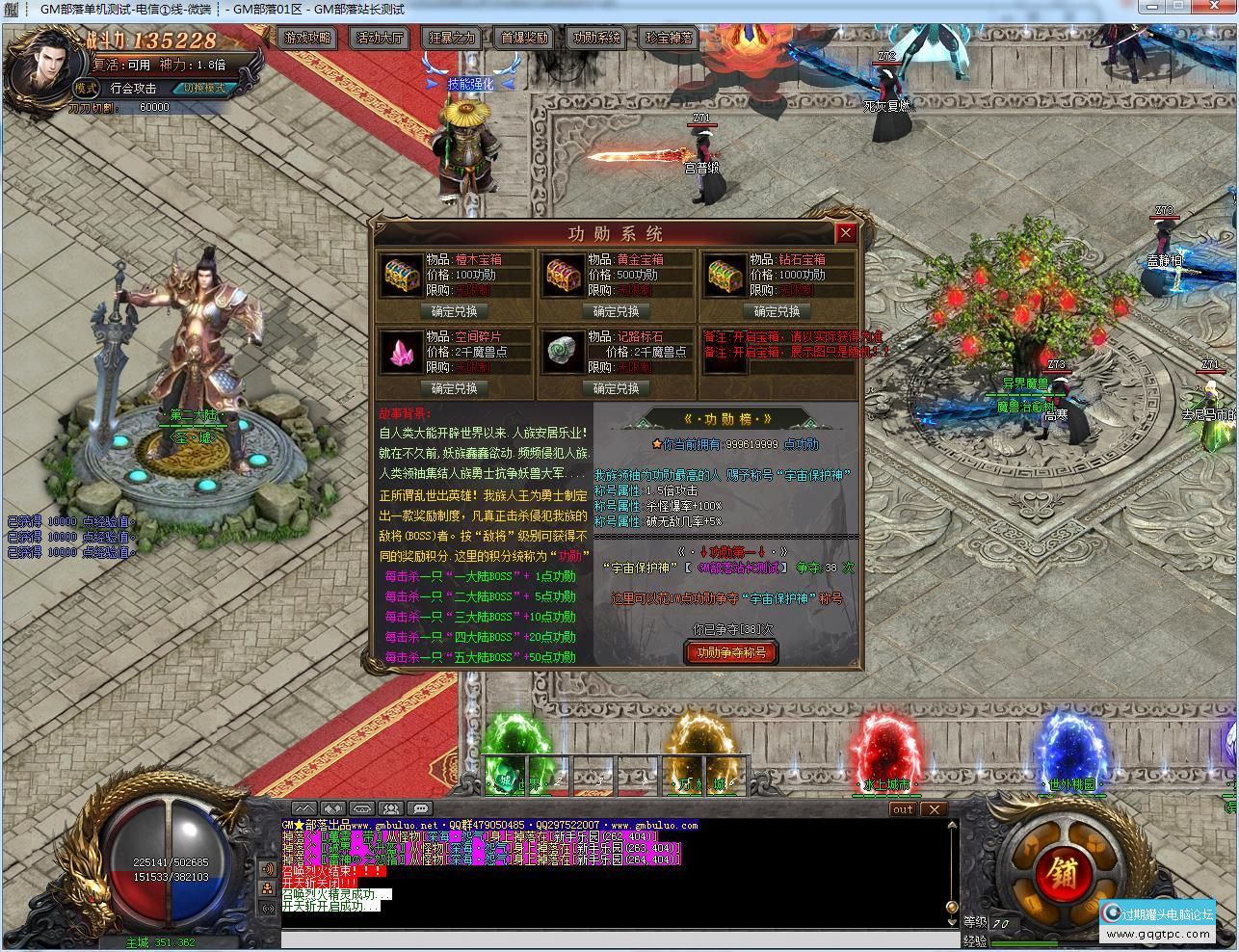Image resolution: width=1239 pixels, height=952 pixels.
Task: Open the 首爆奖励 menu
Action: coord(524,39)
